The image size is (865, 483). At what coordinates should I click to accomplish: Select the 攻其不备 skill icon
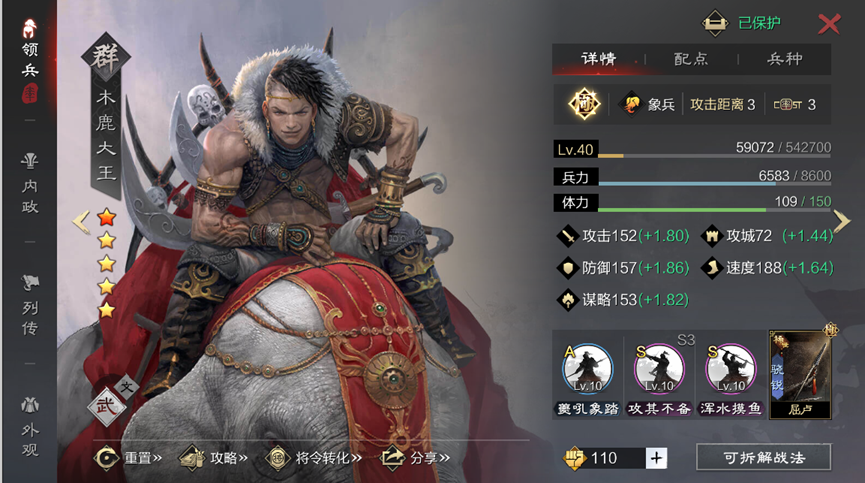[659, 375]
